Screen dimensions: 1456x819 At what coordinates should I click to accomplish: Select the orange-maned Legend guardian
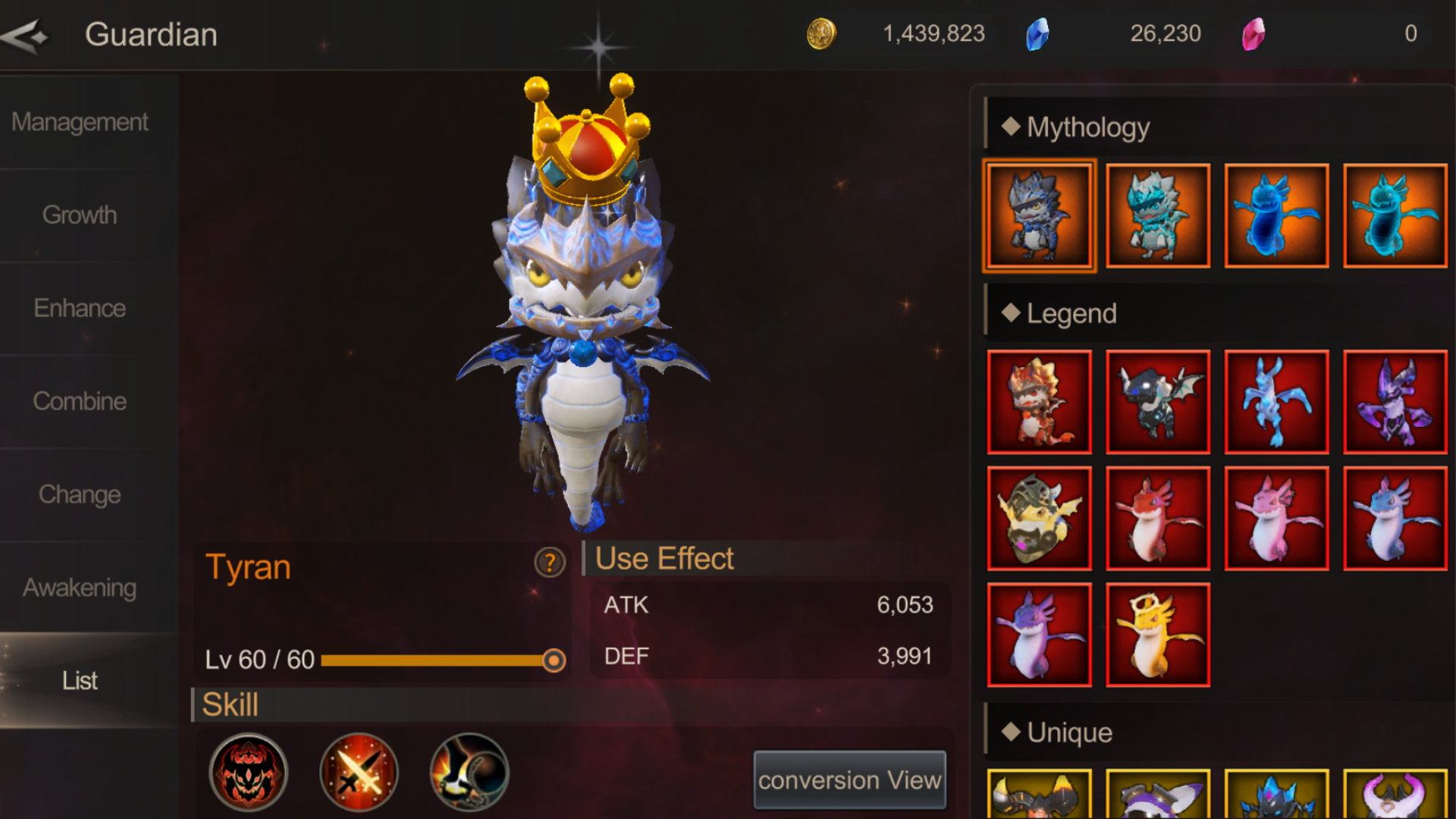1039,403
